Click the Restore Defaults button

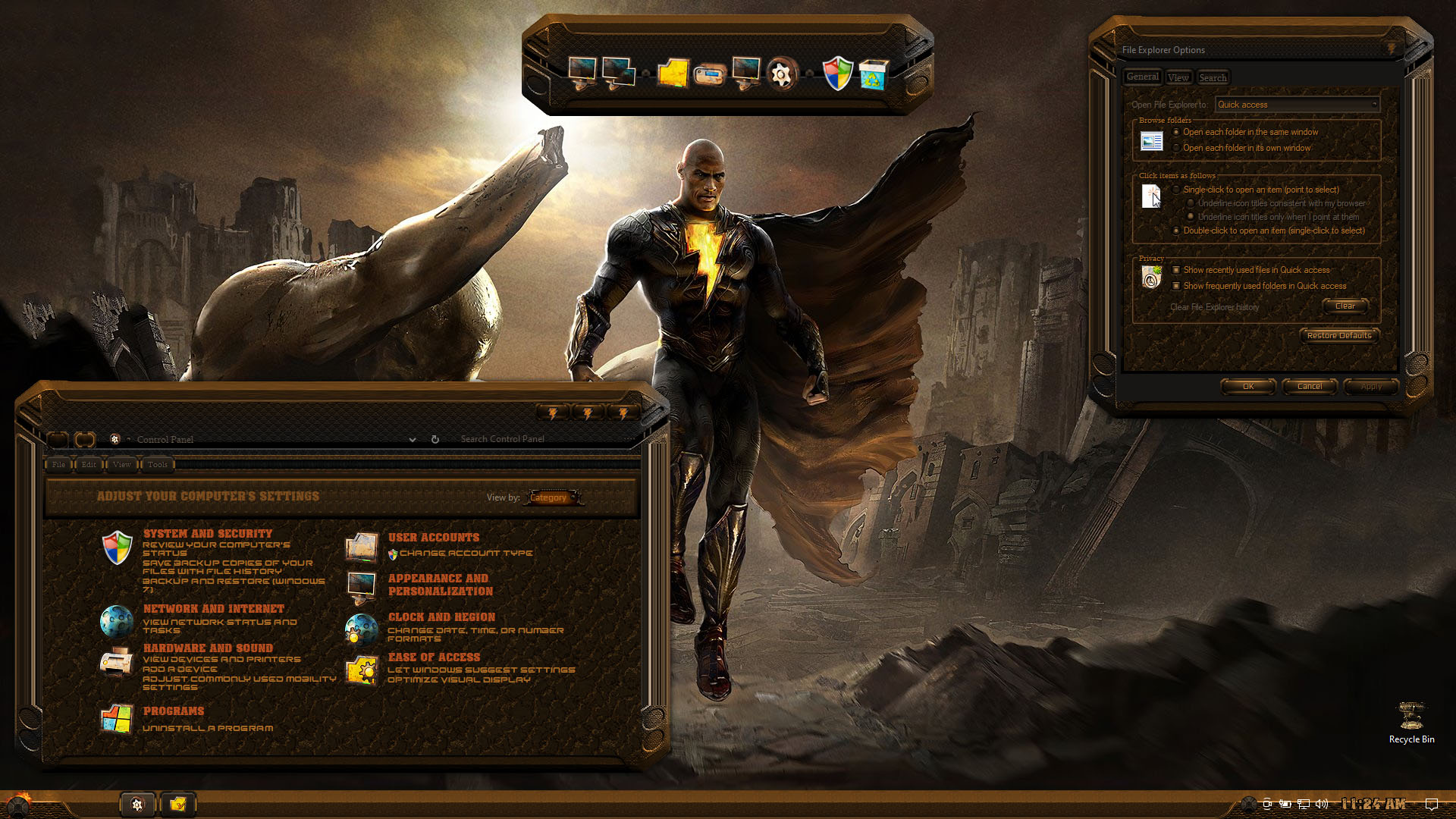[1339, 335]
